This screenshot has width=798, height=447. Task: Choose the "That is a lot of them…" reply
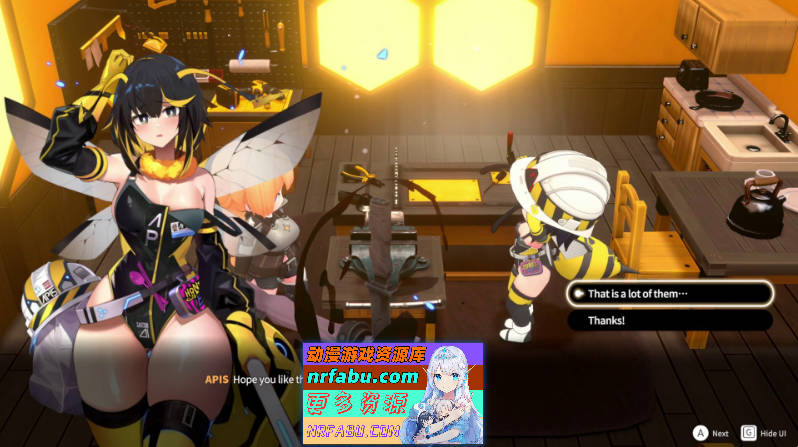(x=668, y=294)
